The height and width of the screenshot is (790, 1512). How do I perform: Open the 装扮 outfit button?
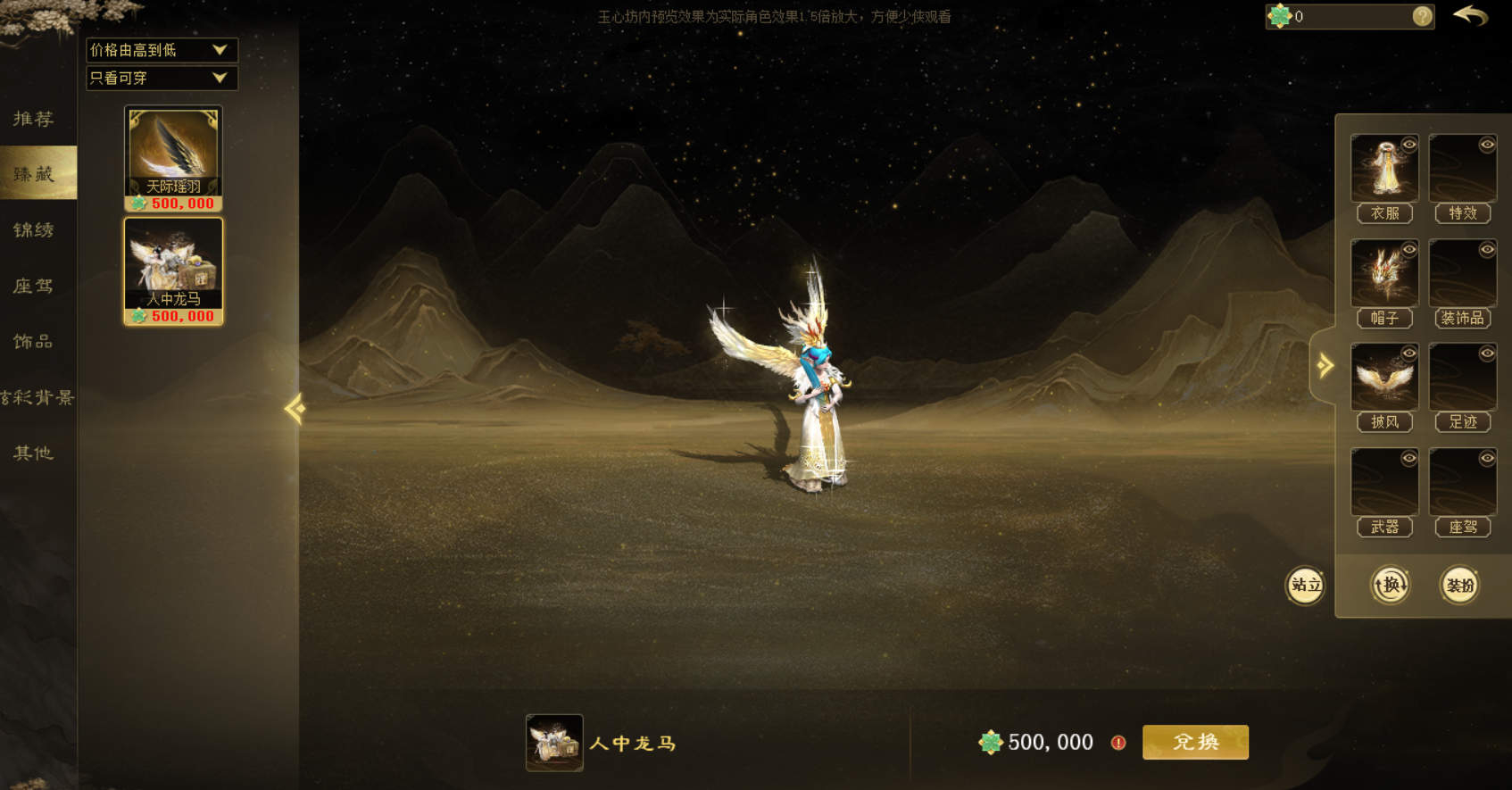[1460, 586]
